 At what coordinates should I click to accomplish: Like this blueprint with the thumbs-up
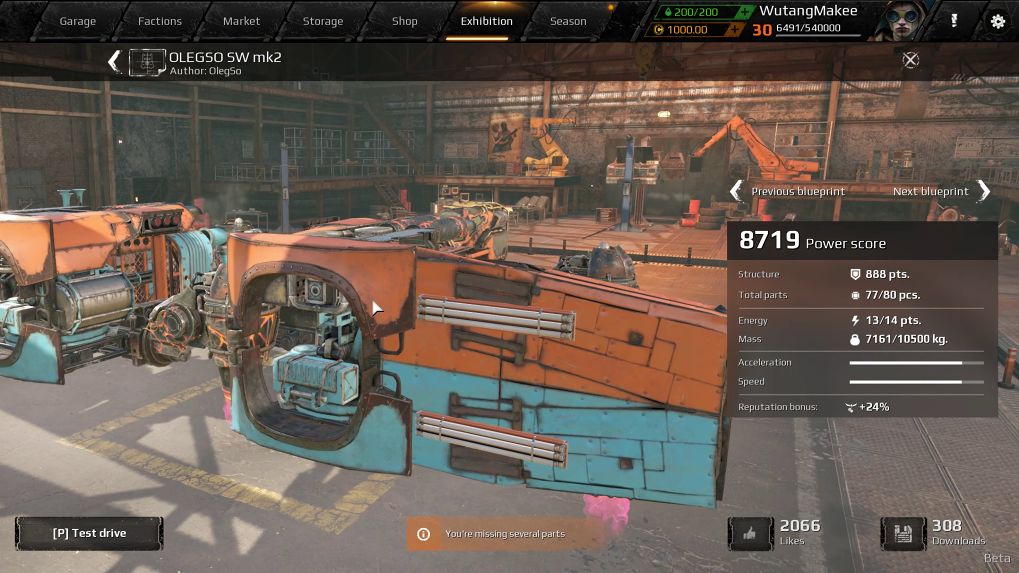[x=750, y=533]
